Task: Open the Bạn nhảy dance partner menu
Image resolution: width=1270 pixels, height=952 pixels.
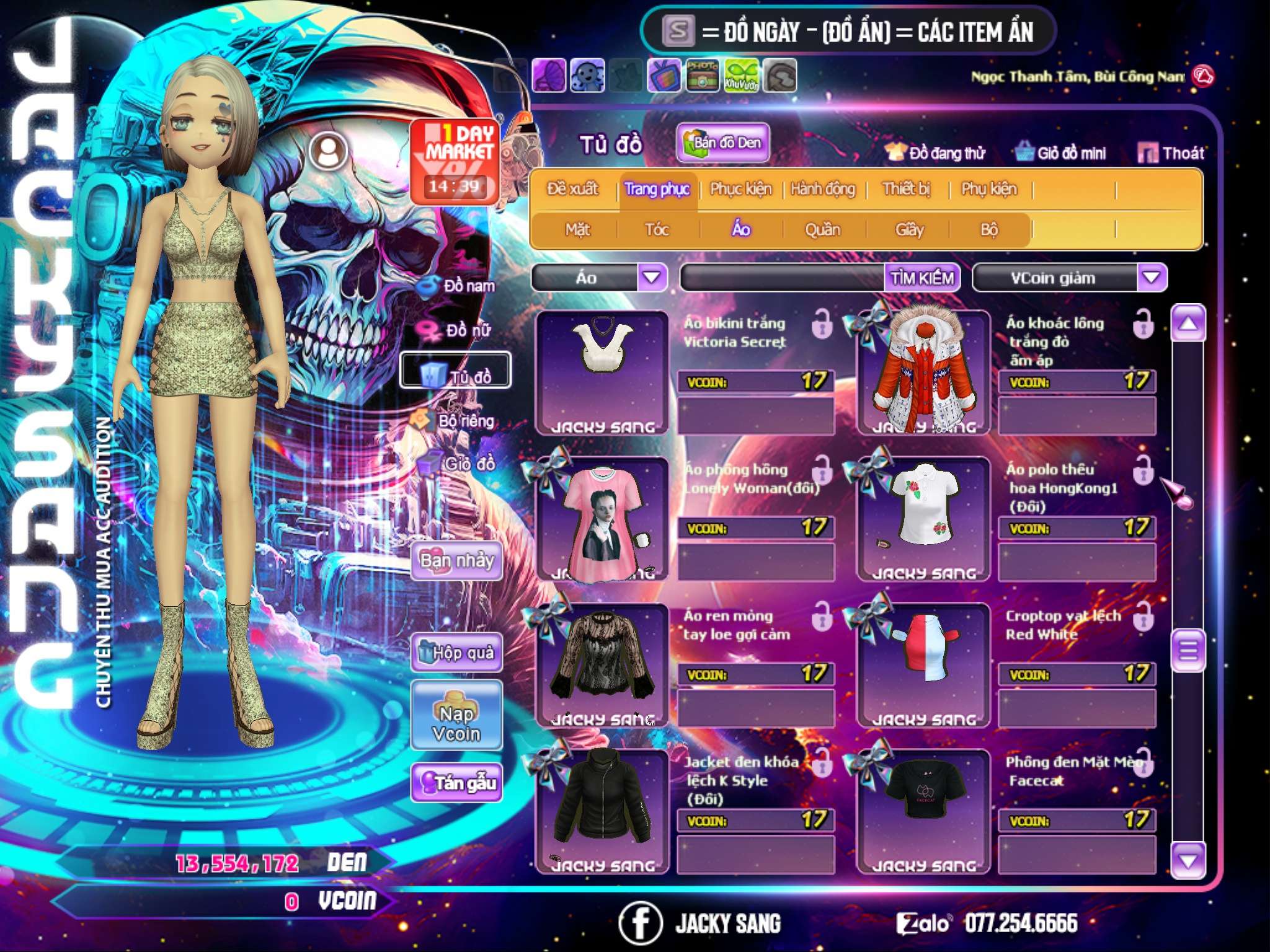Action: (x=456, y=561)
